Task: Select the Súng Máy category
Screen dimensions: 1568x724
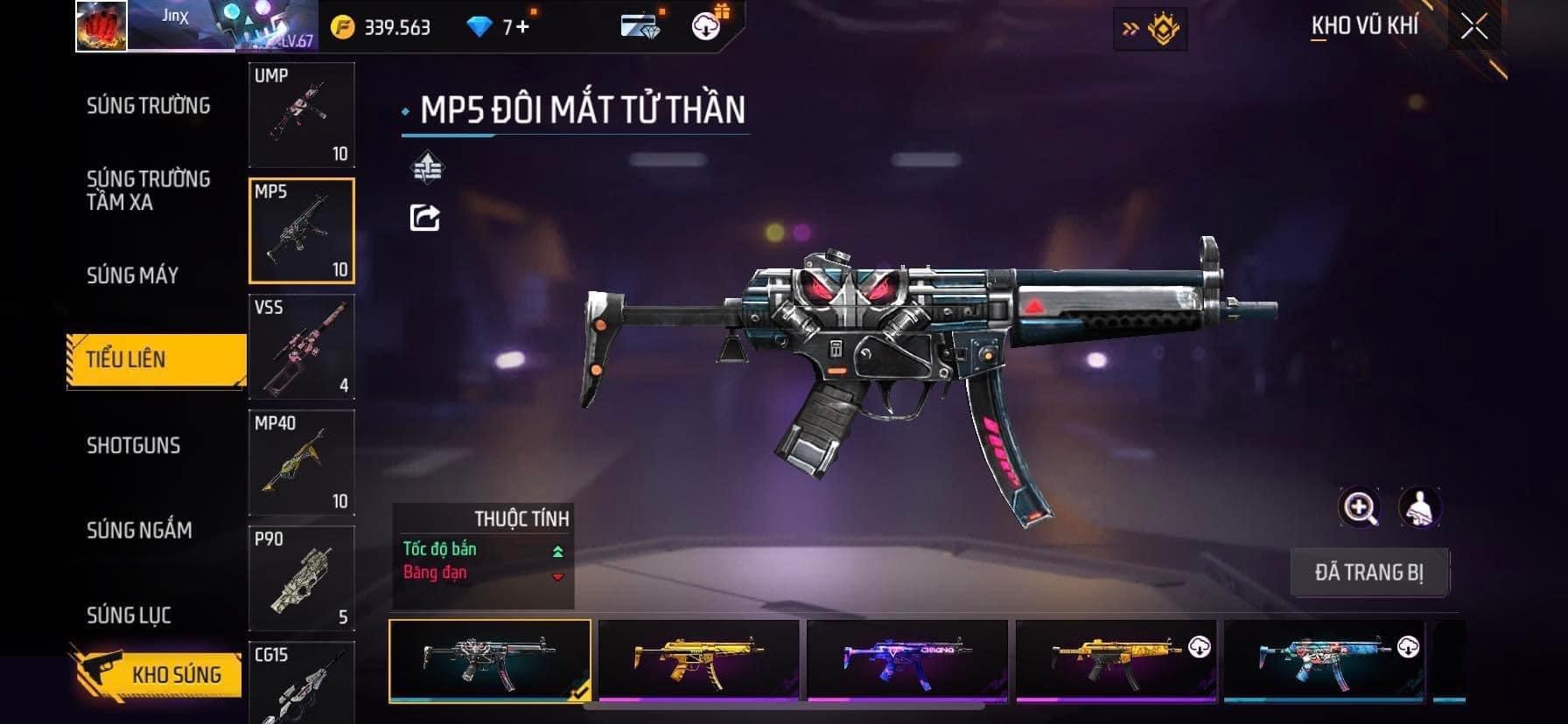Action: coord(132,275)
